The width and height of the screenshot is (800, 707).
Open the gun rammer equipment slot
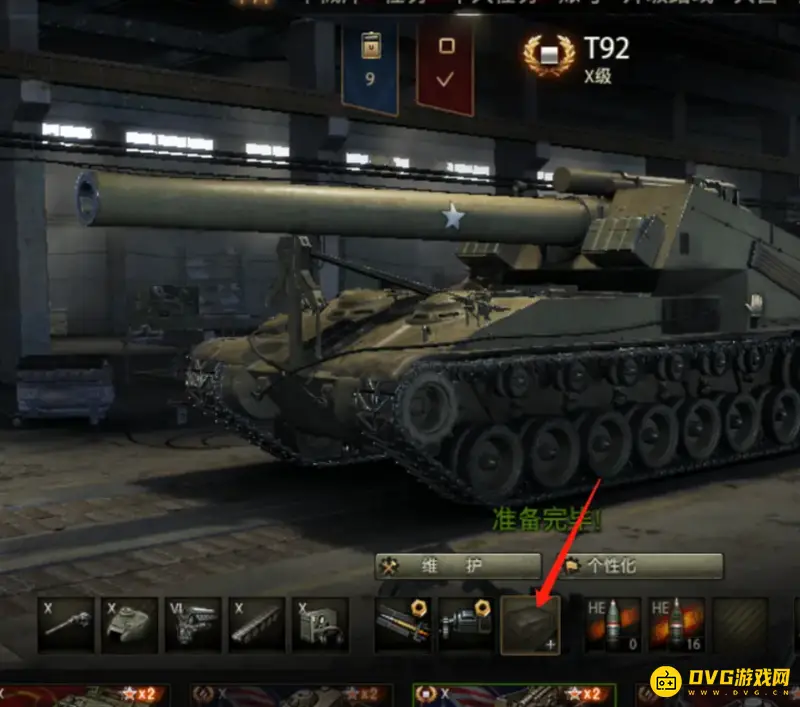404,625
